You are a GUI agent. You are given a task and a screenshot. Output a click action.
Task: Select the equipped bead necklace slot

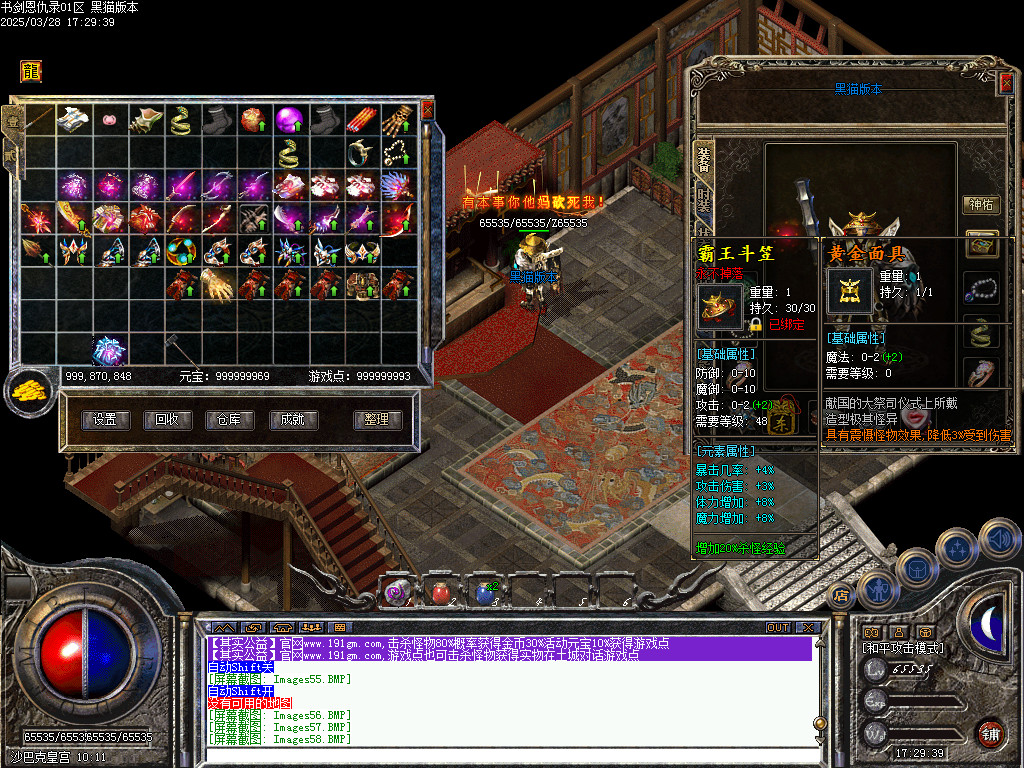(x=981, y=288)
